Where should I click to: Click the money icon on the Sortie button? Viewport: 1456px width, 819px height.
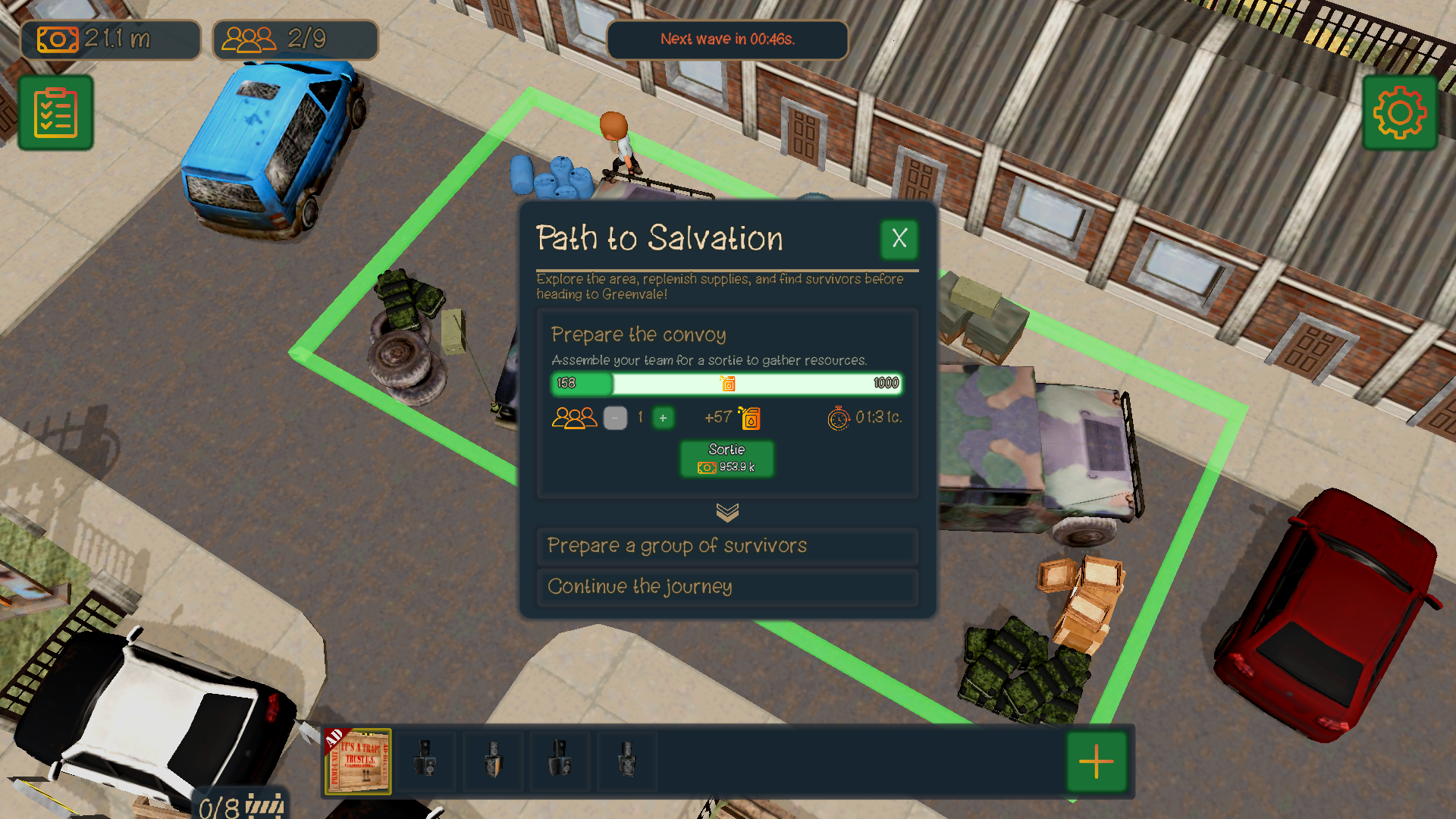(x=705, y=466)
